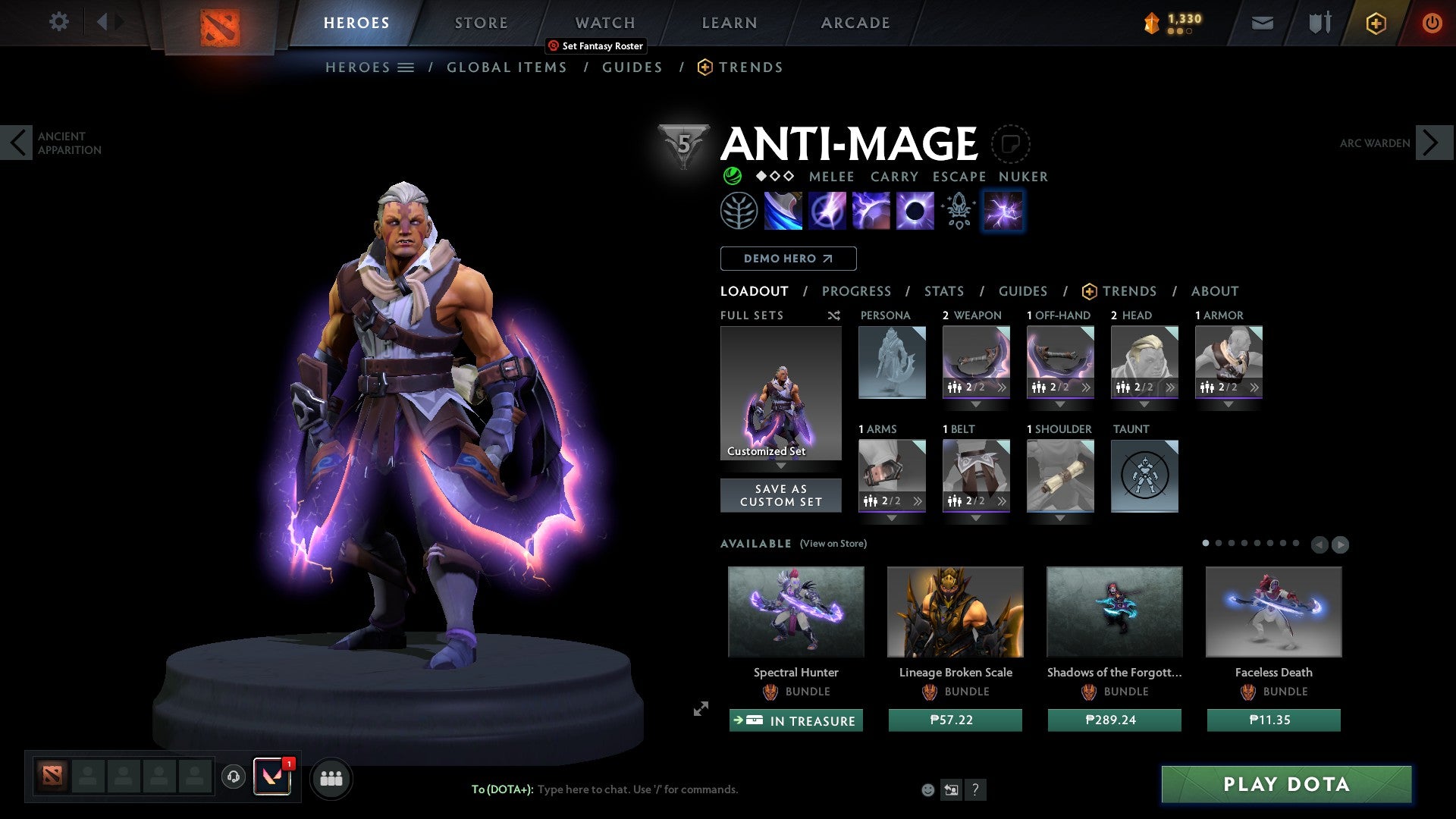This screenshot has width=1456, height=819.
Task: Toggle the party voice chat headset icon
Action: coord(234,778)
